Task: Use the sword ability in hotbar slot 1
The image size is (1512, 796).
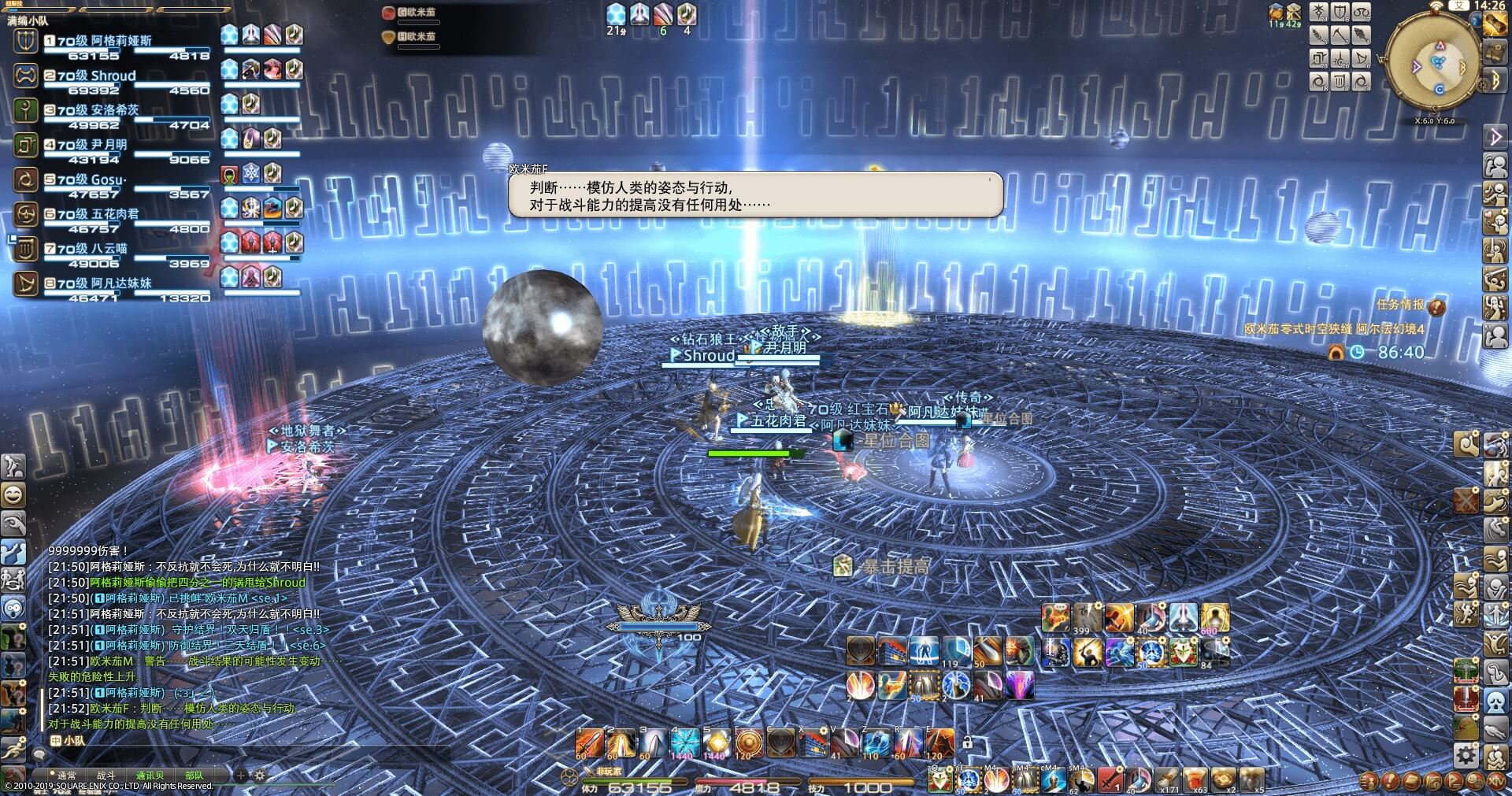Action: (x=588, y=743)
